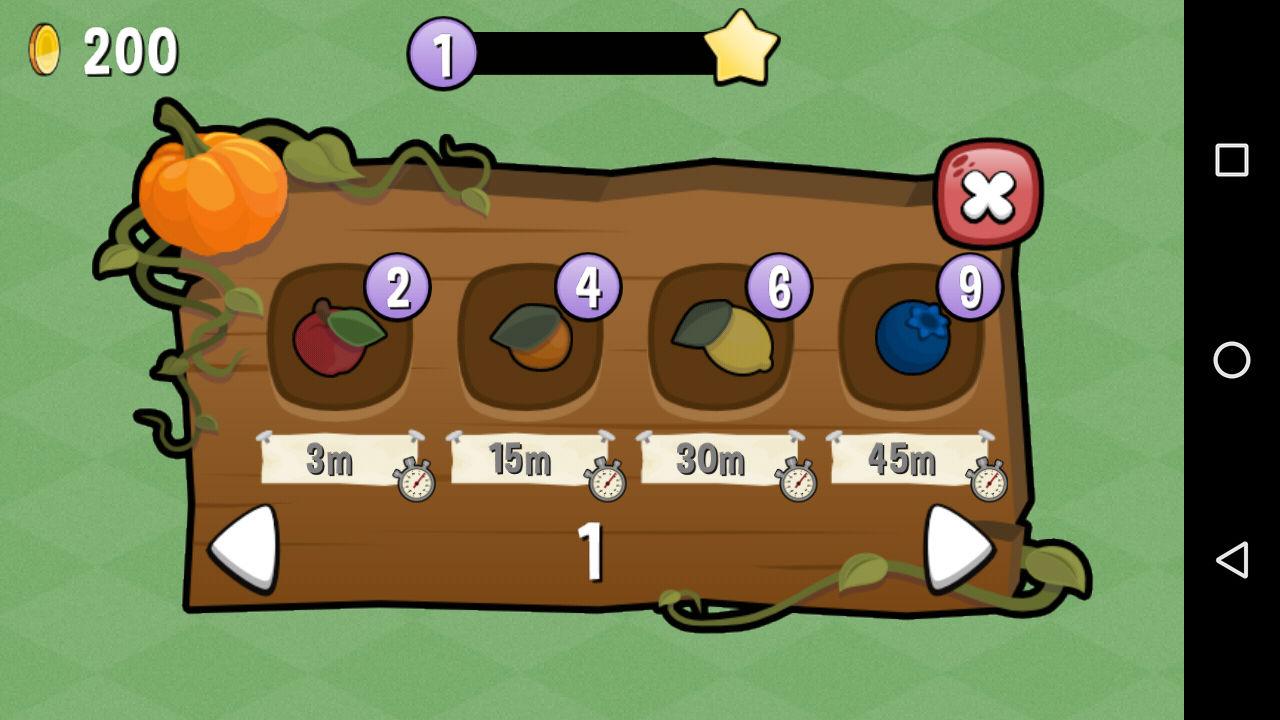
Task: Open Android recent apps square button
Action: click(1232, 160)
